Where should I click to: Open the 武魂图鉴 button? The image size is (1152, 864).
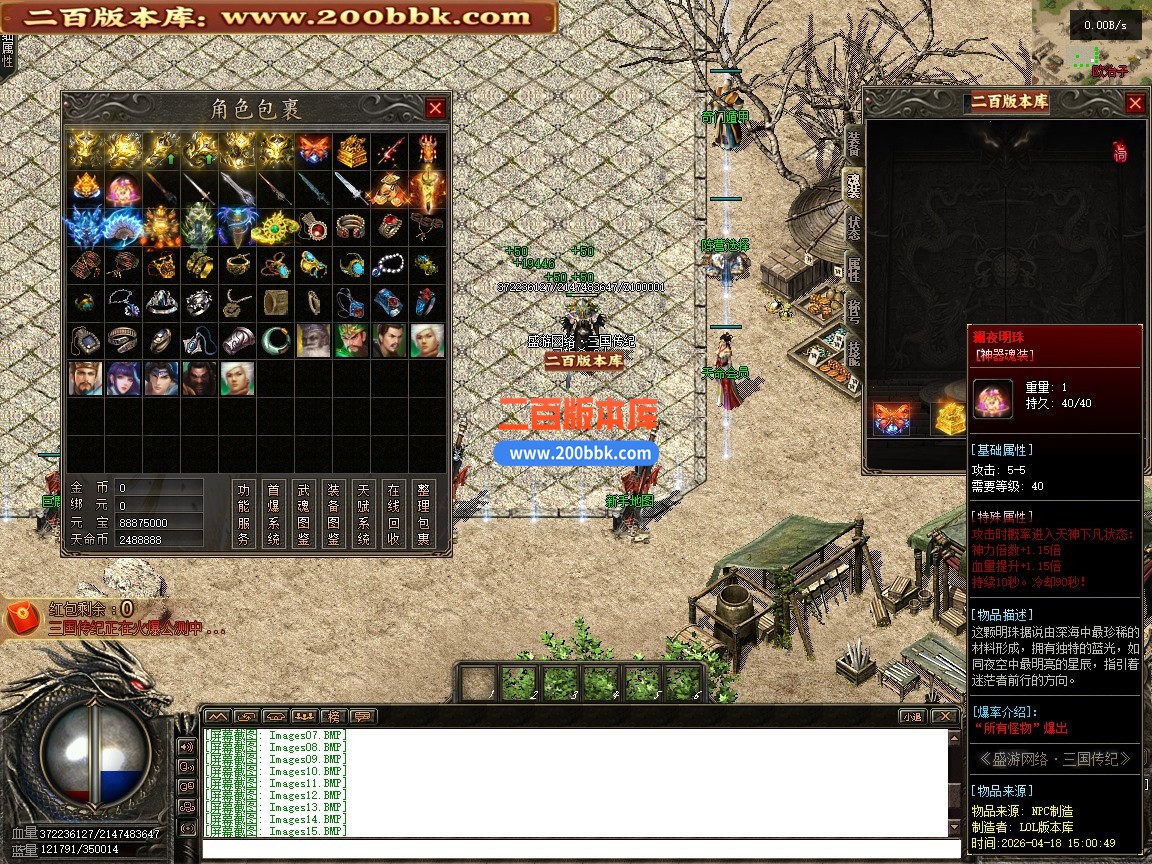click(304, 514)
